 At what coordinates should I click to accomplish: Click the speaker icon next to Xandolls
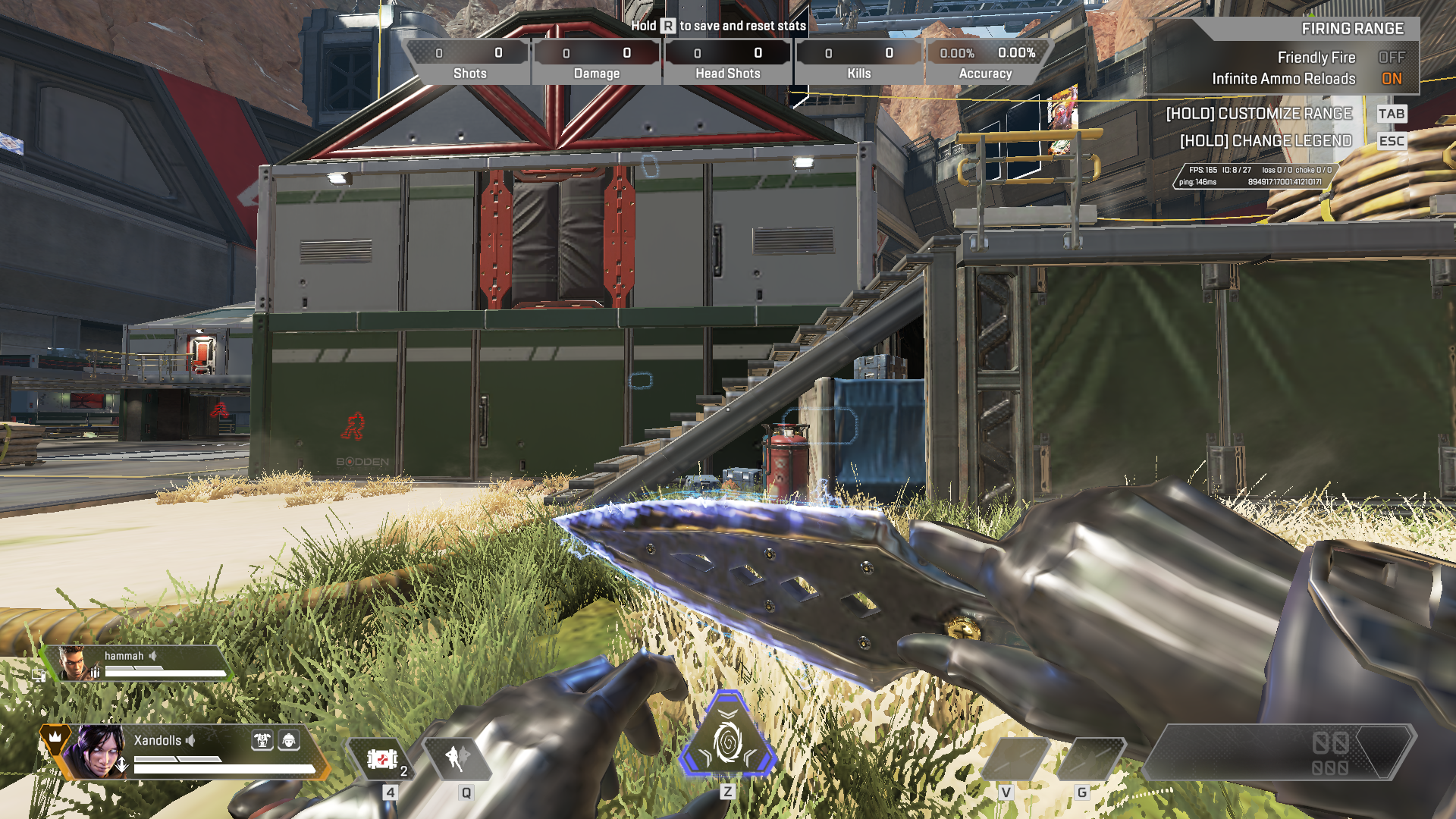click(x=191, y=740)
